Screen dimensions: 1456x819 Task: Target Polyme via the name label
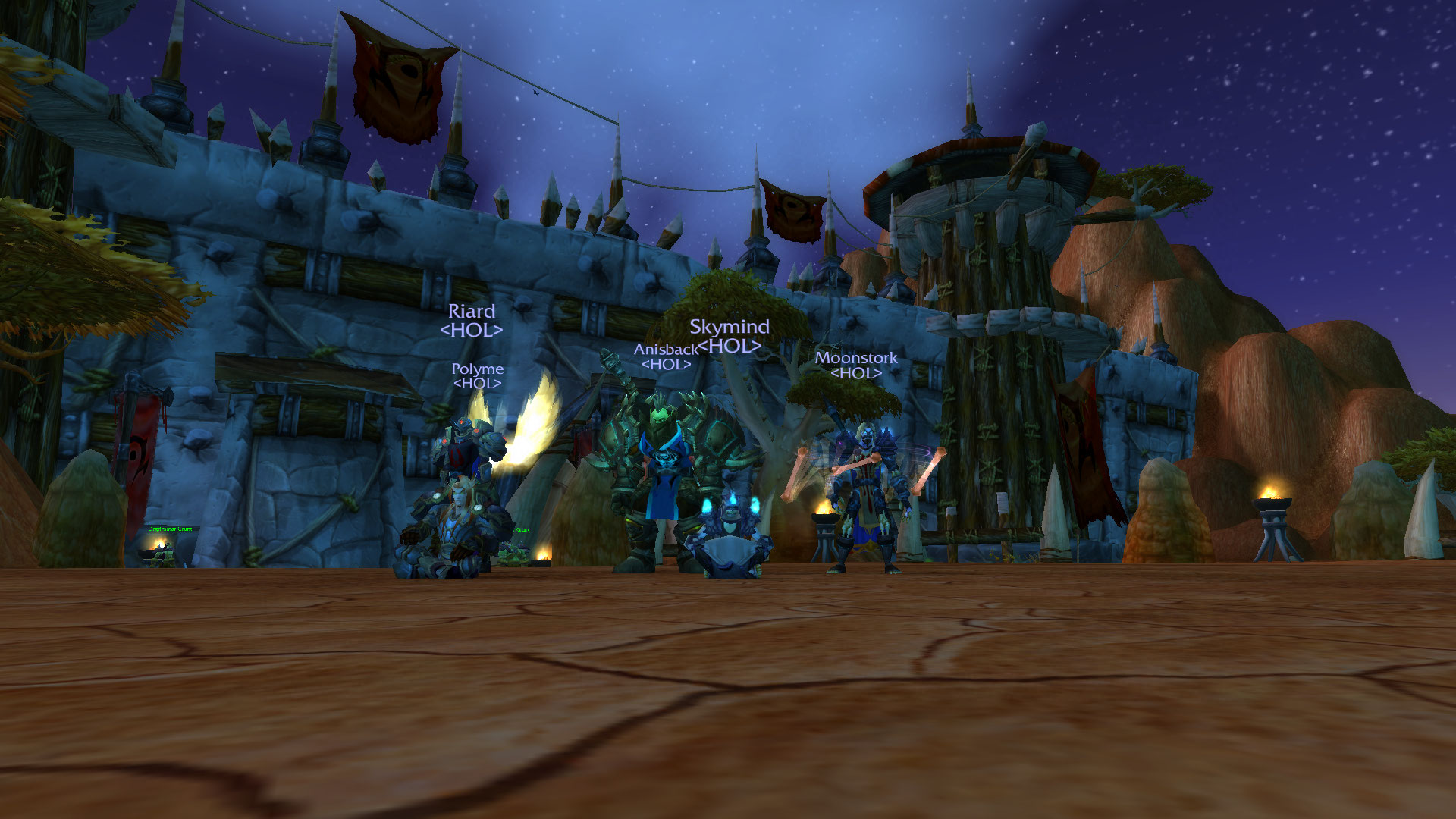[x=477, y=369]
